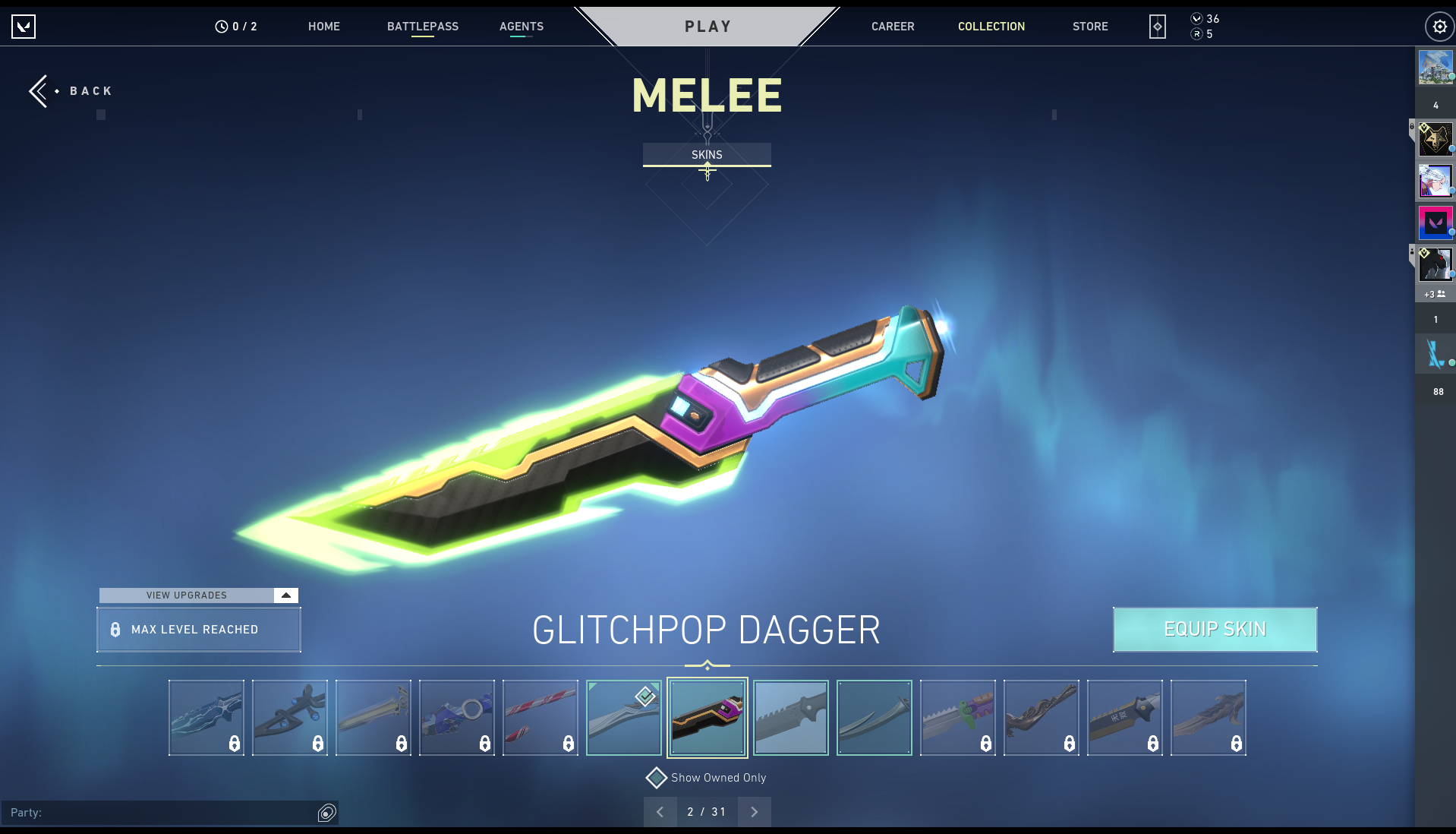This screenshot has height=834, width=1456.
Task: Click the Radianite Points icon
Action: (1196, 34)
